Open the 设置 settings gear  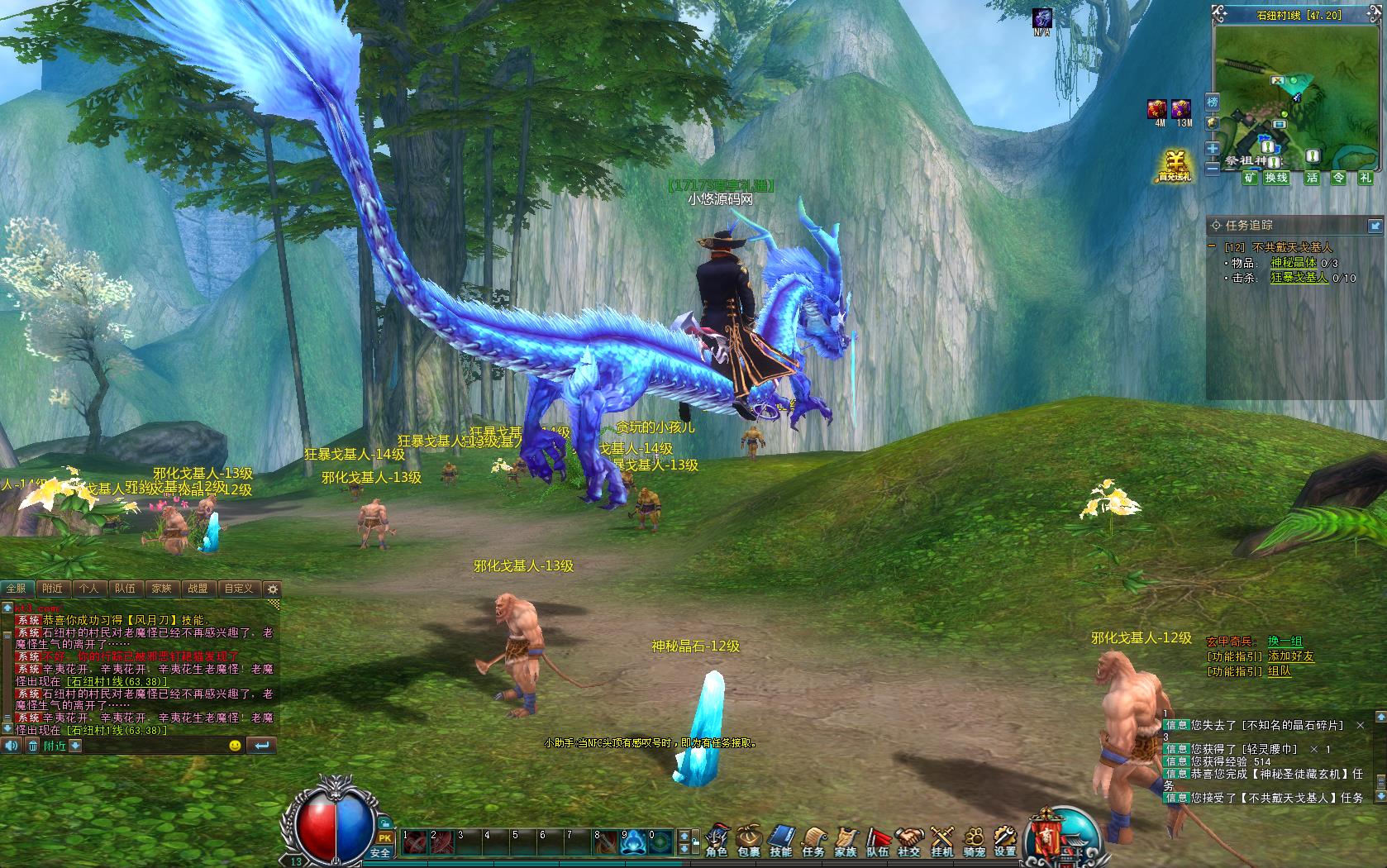tap(1005, 840)
